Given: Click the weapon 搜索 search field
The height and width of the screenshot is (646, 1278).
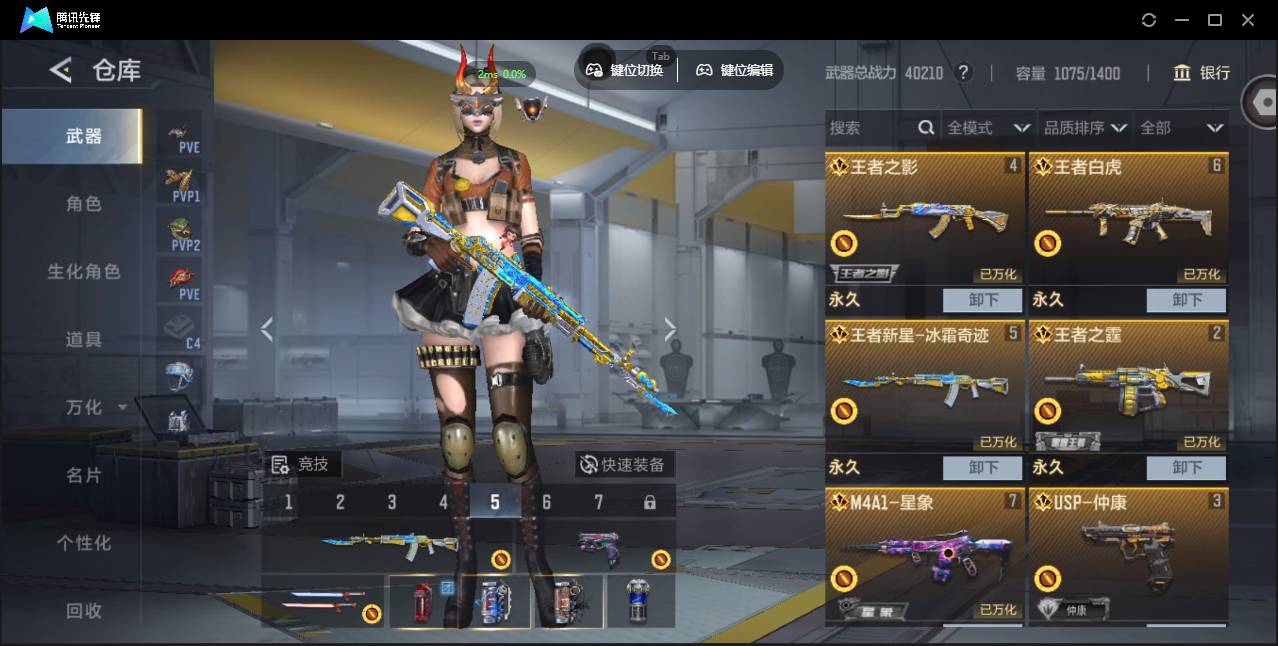Looking at the screenshot, I should [x=870, y=128].
